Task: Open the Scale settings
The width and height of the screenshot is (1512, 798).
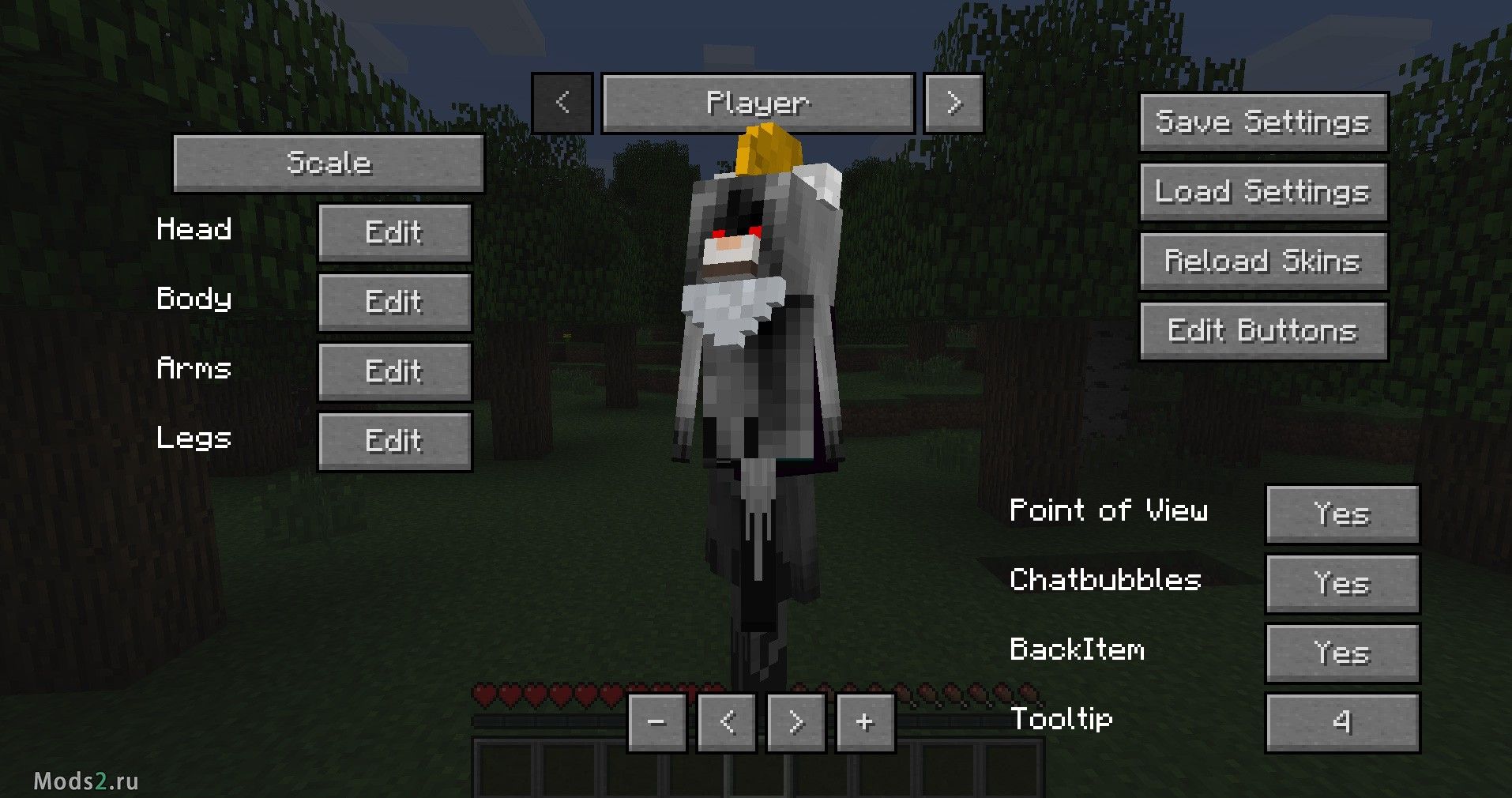Action: pos(329,163)
